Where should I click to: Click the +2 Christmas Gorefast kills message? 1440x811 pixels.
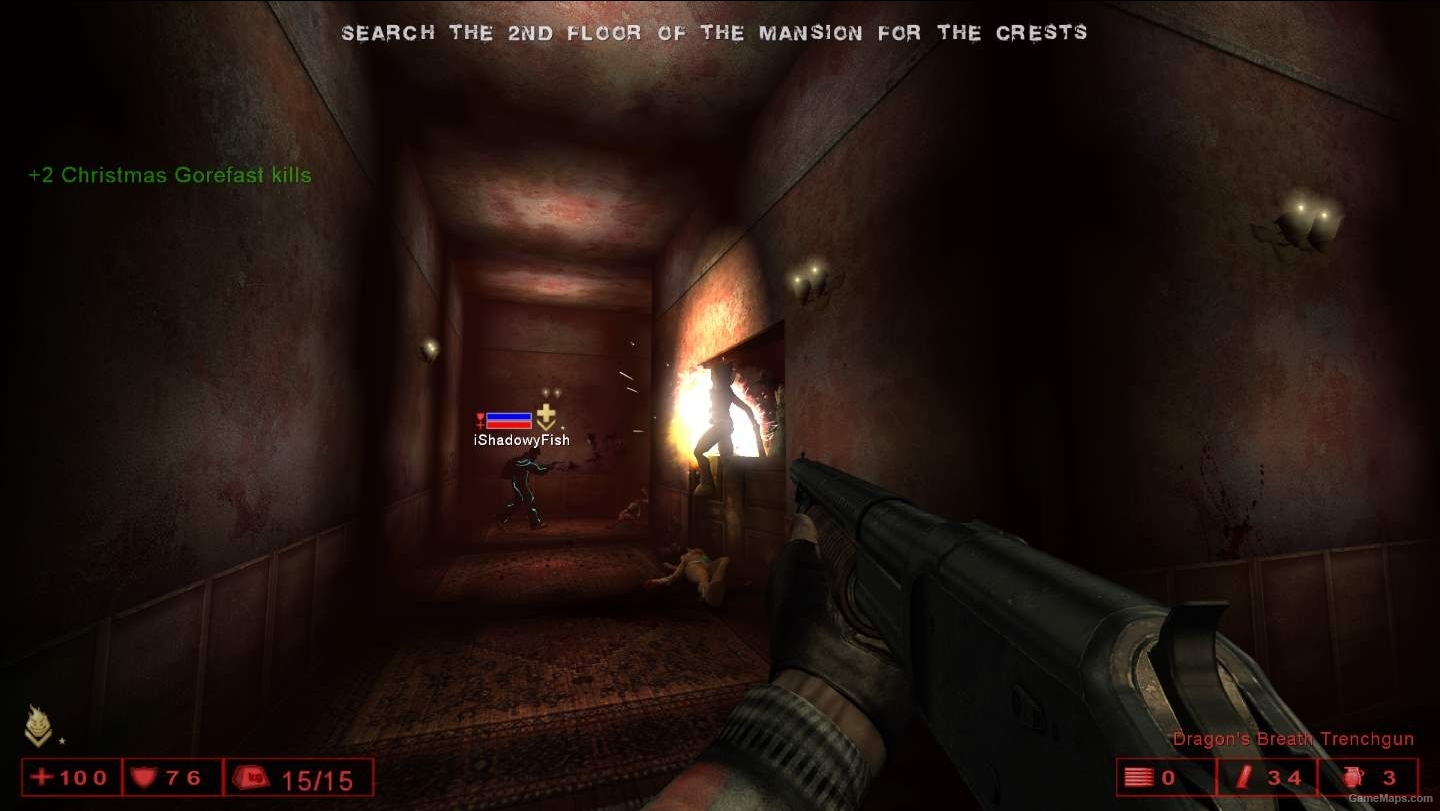coord(168,175)
